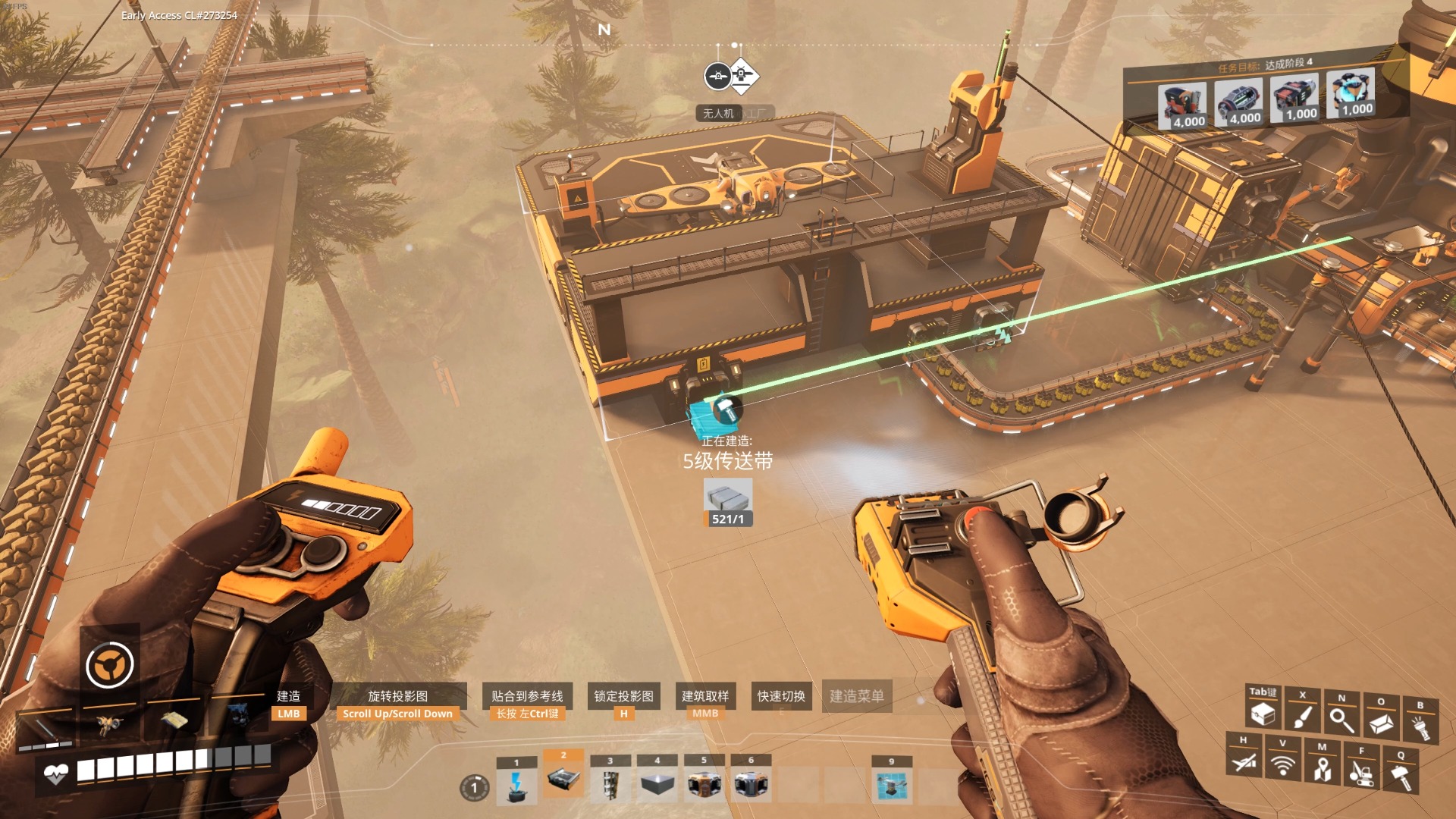Click the mission objective tracker for phase 4
The height and width of the screenshot is (819, 1456).
pos(1265,65)
